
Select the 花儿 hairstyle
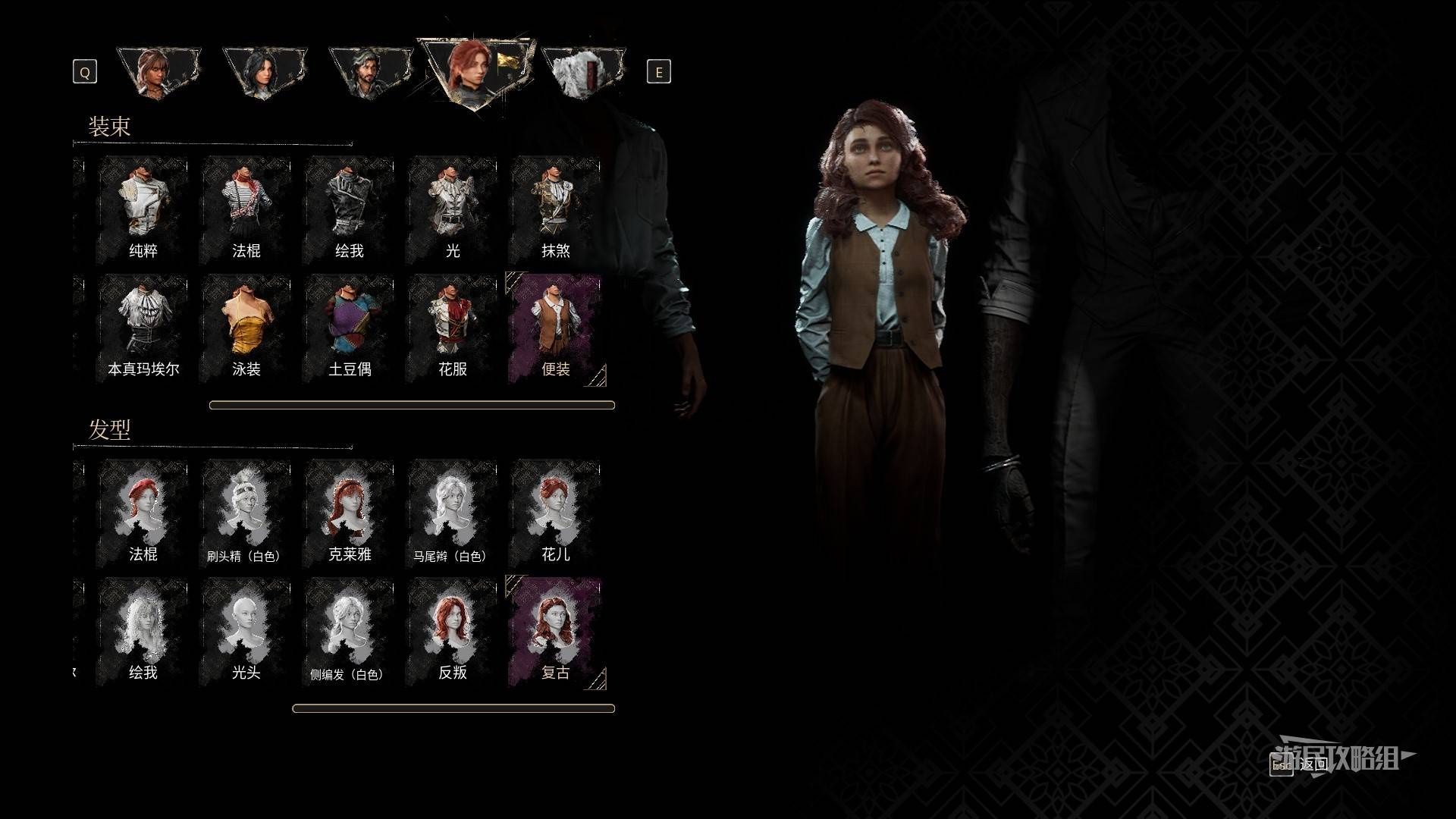pos(555,513)
